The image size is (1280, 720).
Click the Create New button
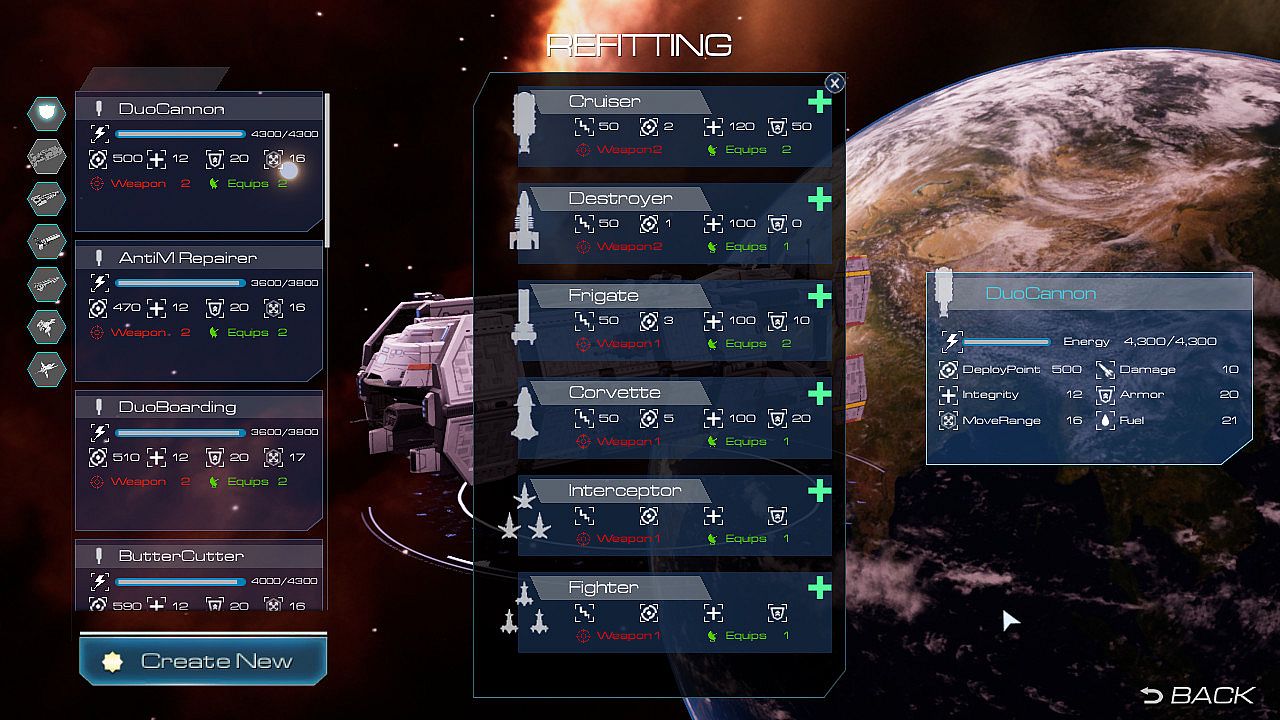click(x=203, y=661)
